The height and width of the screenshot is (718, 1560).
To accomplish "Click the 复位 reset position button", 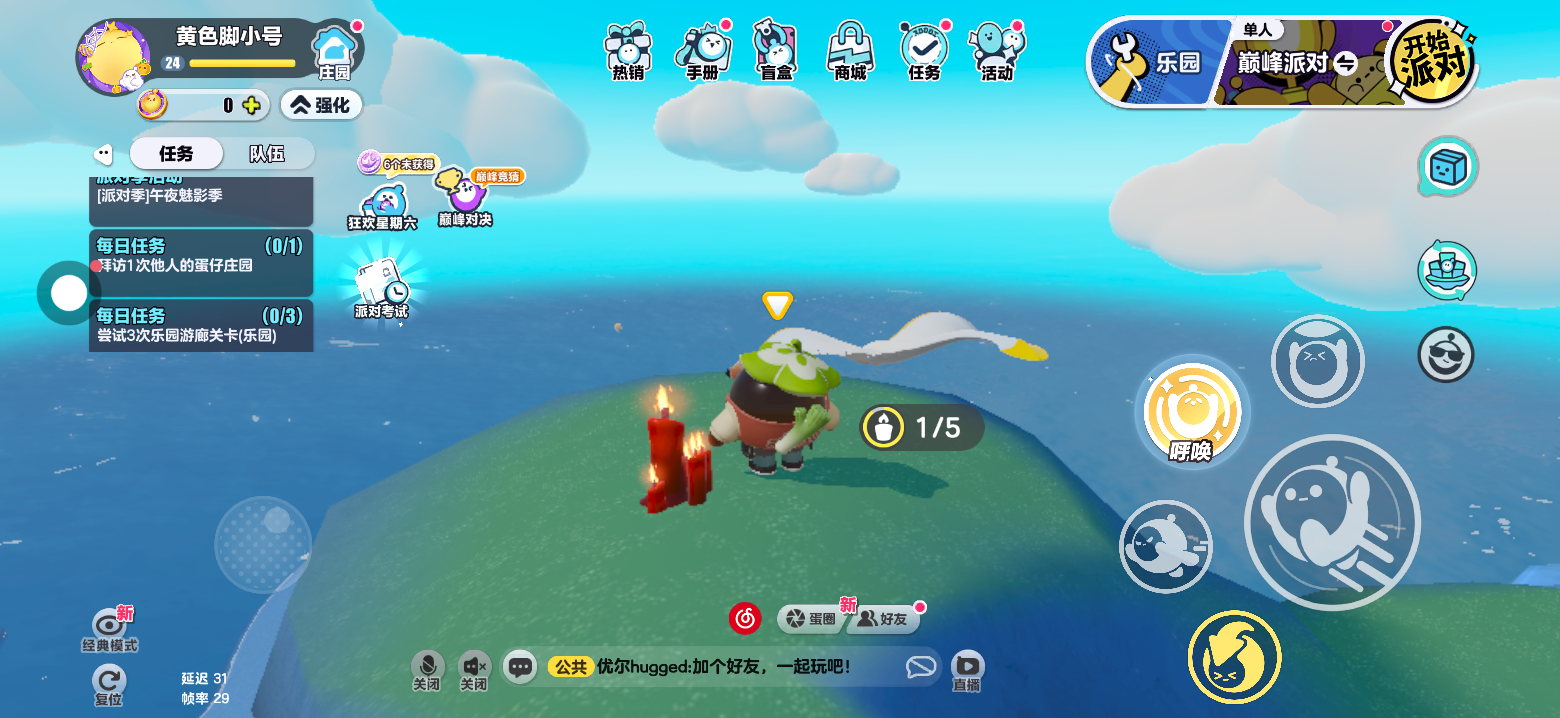I will pyautogui.click(x=108, y=683).
